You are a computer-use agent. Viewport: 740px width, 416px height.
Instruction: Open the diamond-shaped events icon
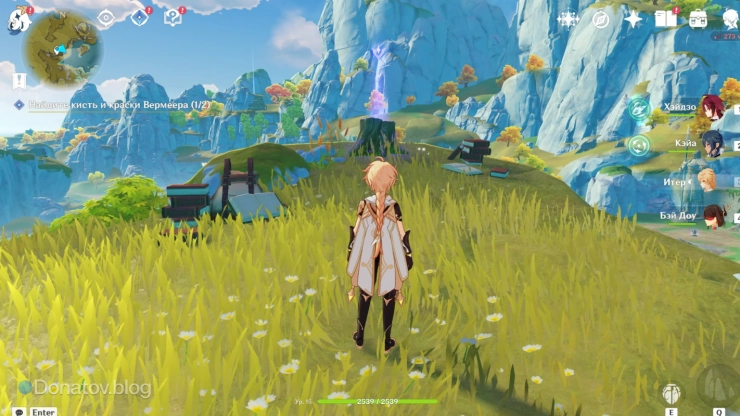point(139,18)
